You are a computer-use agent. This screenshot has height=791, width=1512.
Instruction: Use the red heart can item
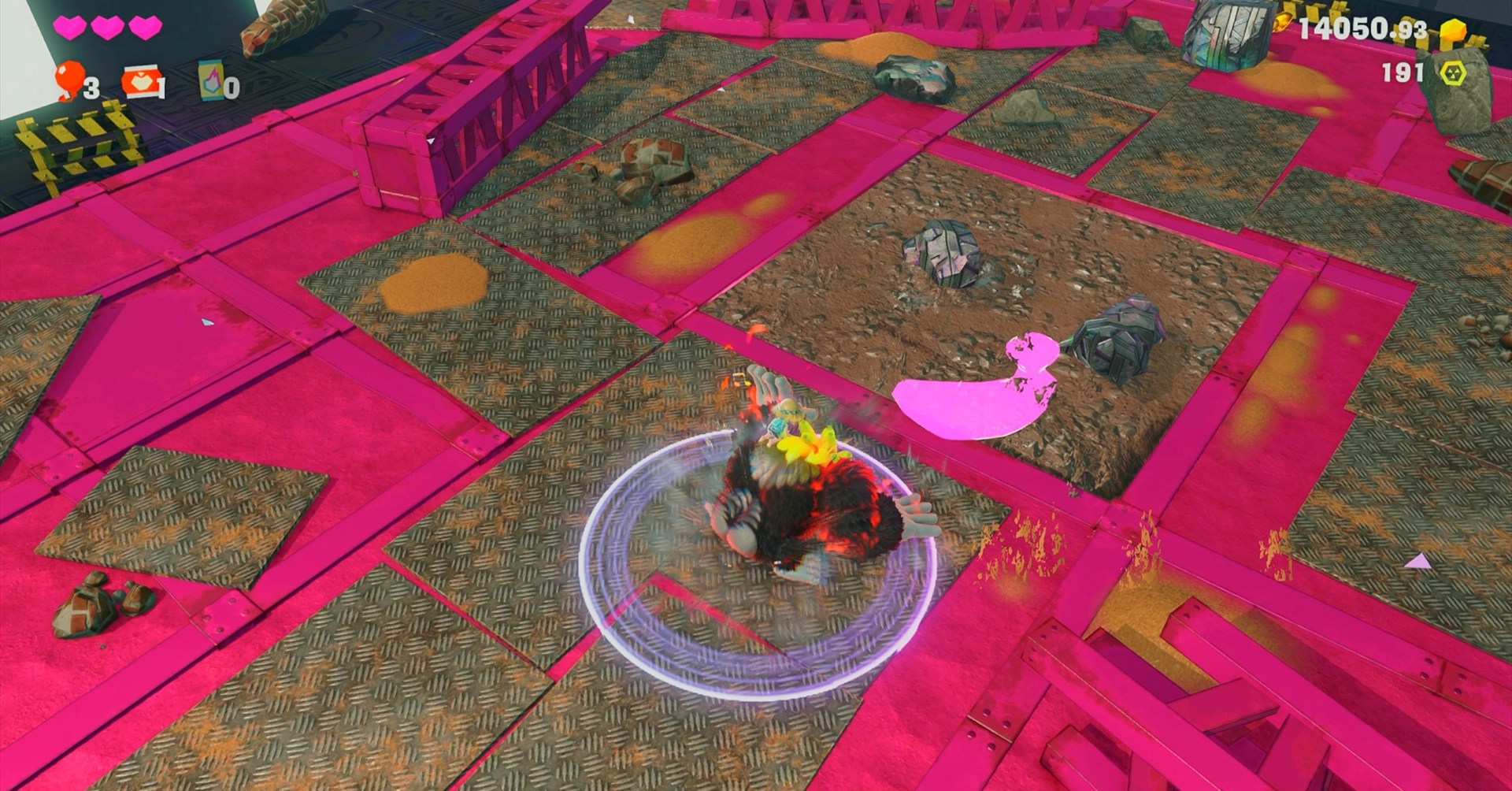tap(139, 82)
